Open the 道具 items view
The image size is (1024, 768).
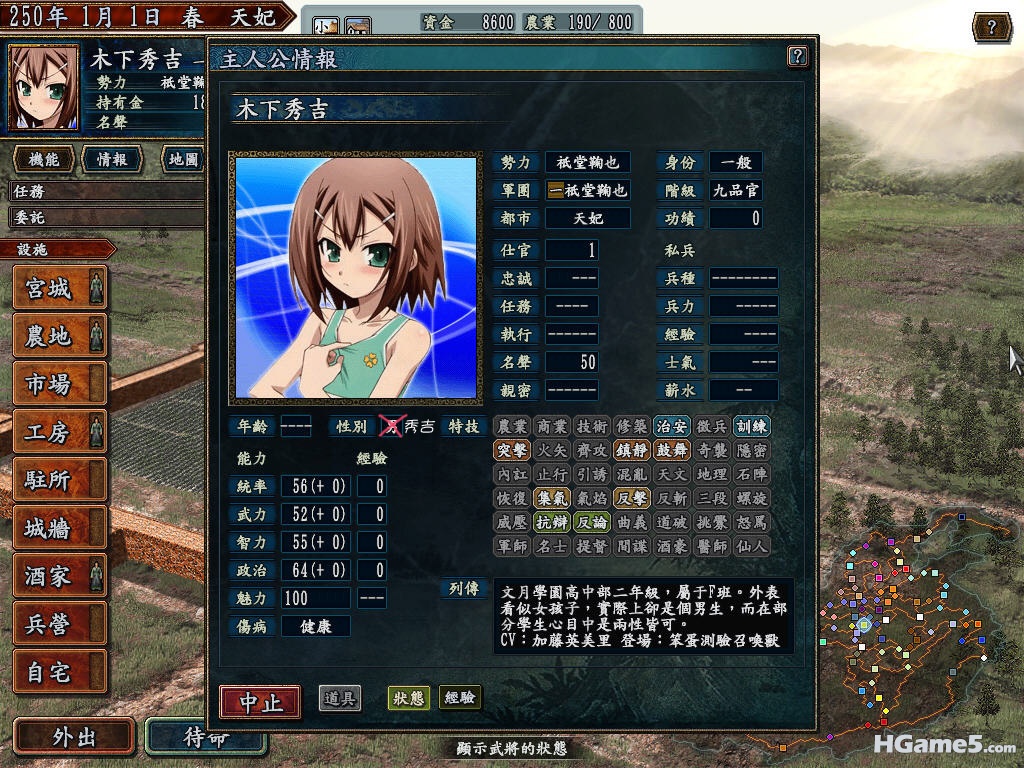pos(340,698)
